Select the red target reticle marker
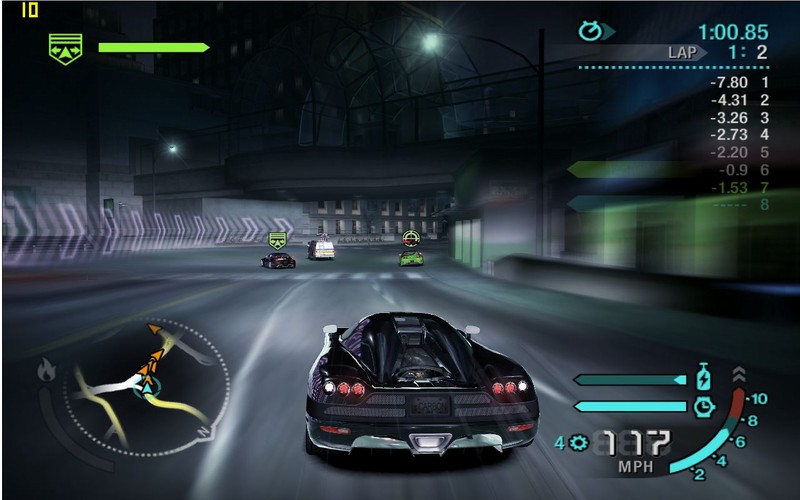 [410, 237]
